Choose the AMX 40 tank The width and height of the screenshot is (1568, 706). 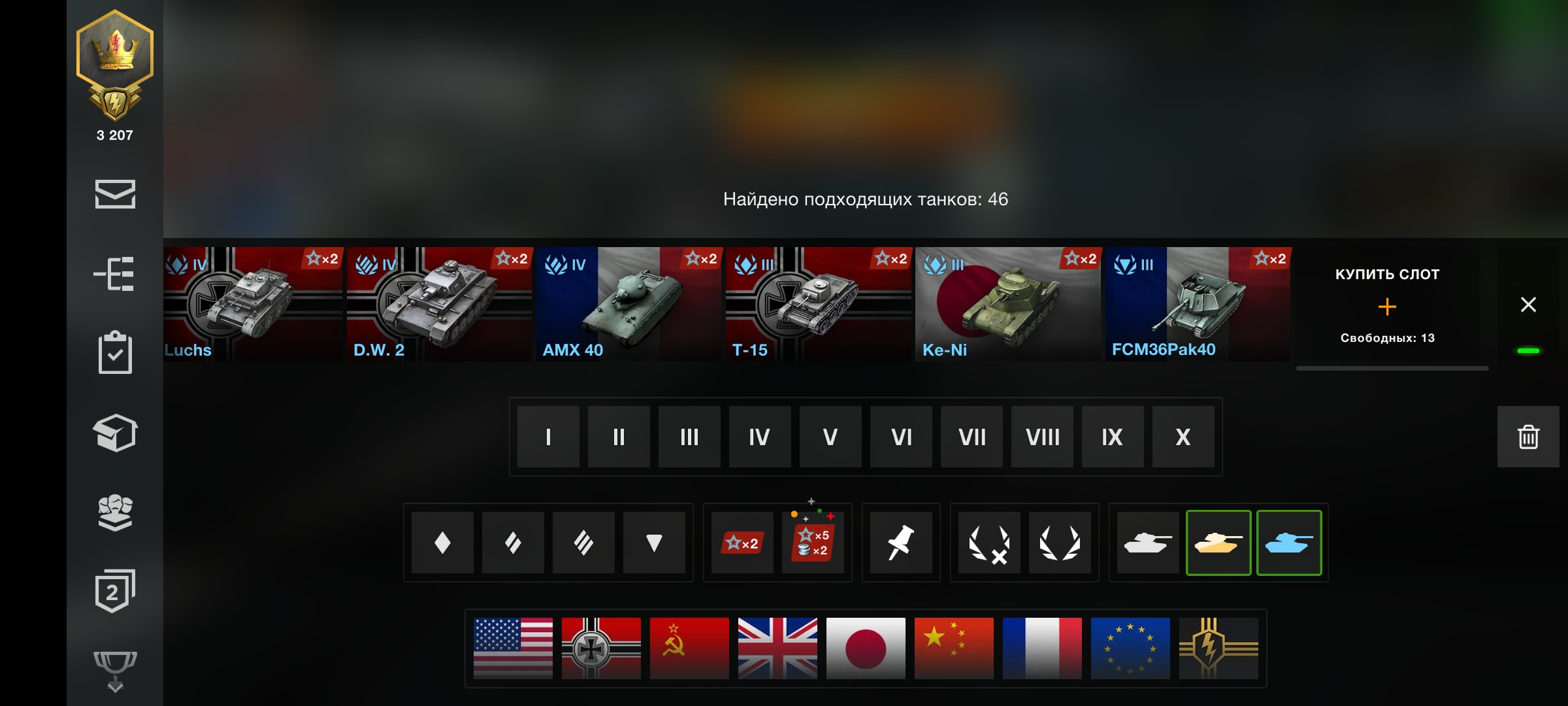[629, 304]
